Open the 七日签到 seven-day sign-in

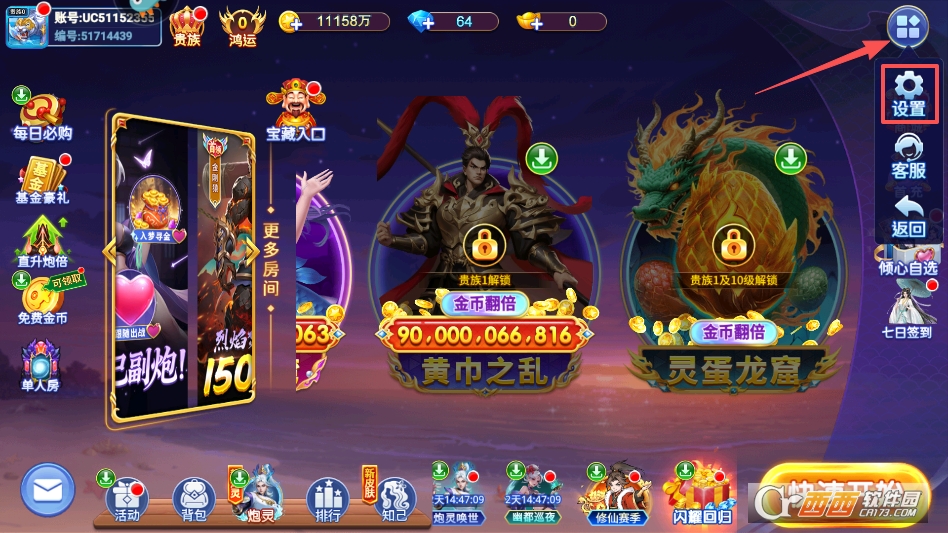(x=907, y=311)
